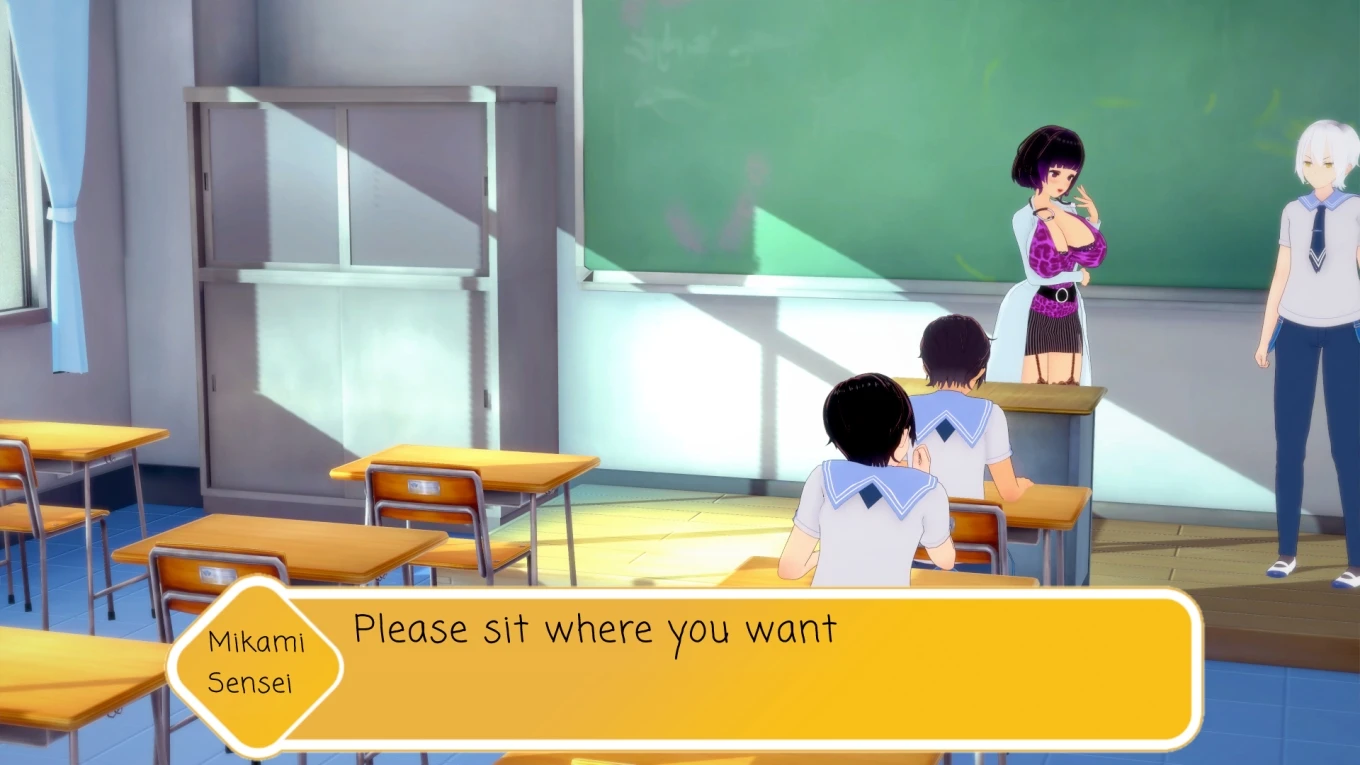1360x765 pixels.
Task: Click the dialogue text to advance
Action: click(595, 630)
